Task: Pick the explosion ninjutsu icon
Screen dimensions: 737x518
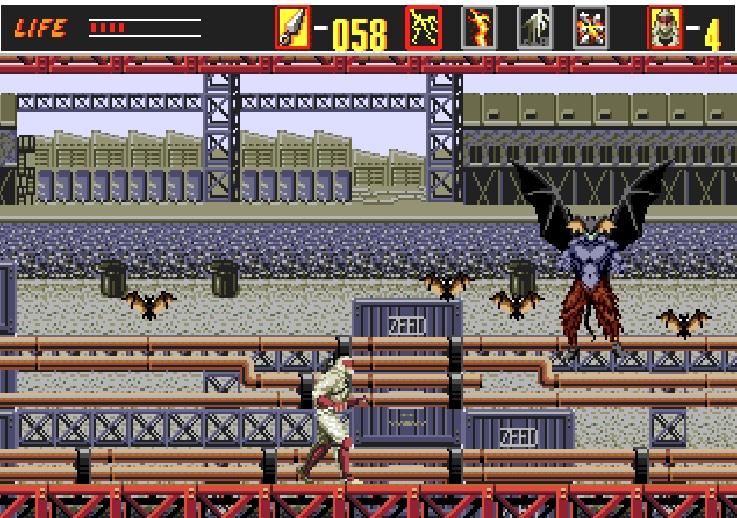Action: click(x=590, y=28)
